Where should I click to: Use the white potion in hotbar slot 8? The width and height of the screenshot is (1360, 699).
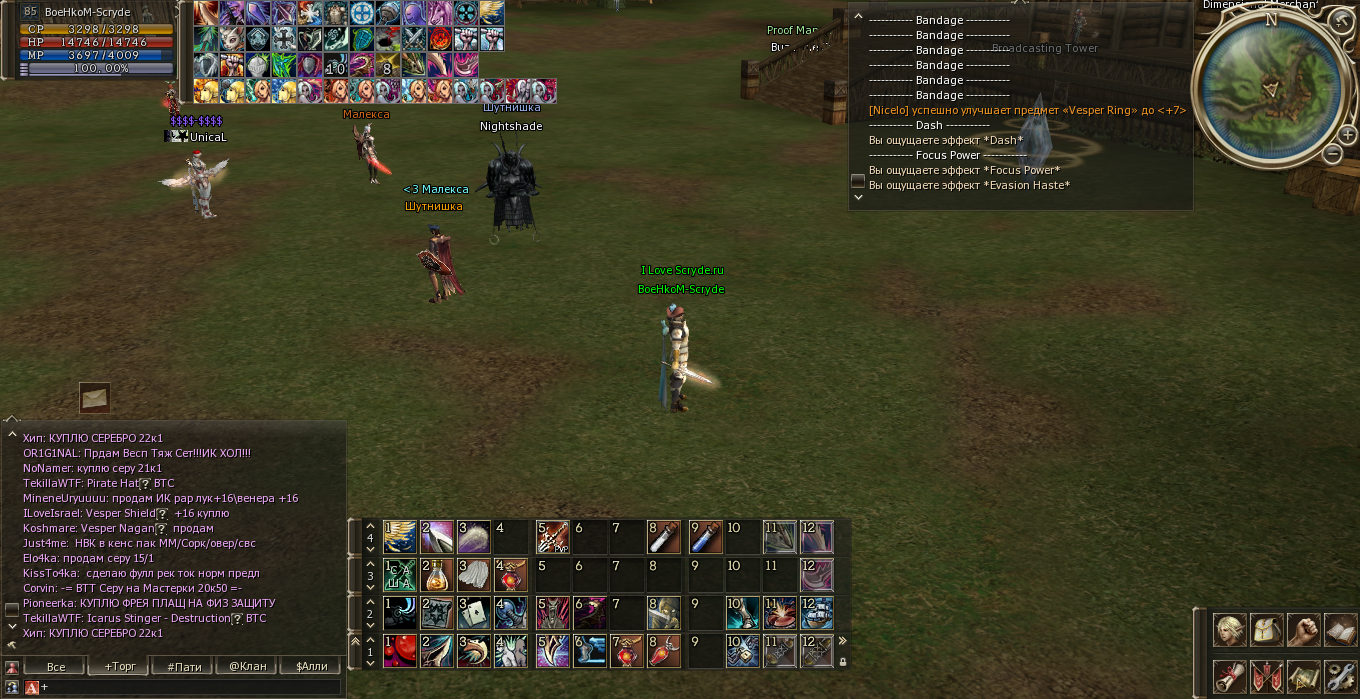(x=664, y=537)
